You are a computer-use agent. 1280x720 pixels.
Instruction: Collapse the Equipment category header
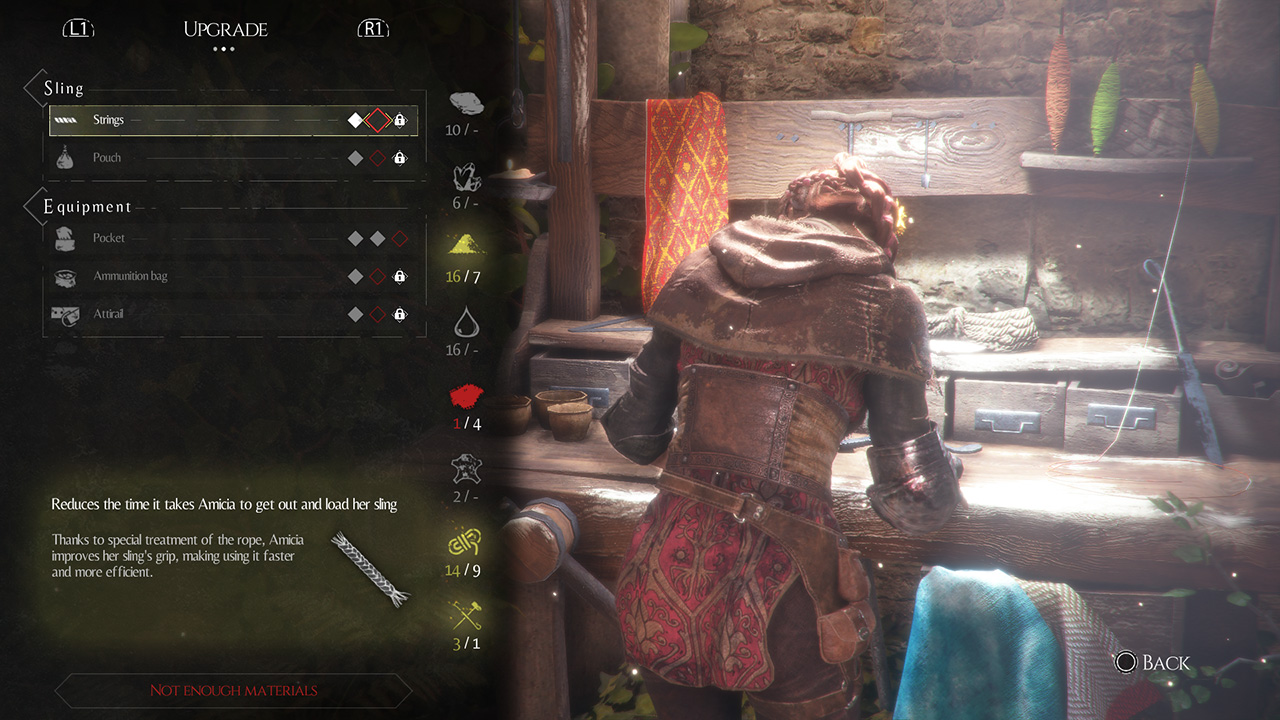(86, 207)
